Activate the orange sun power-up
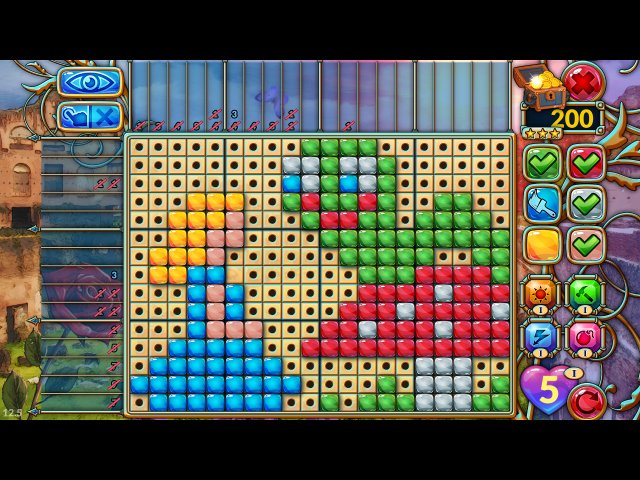This screenshot has width=640, height=480. click(x=541, y=293)
